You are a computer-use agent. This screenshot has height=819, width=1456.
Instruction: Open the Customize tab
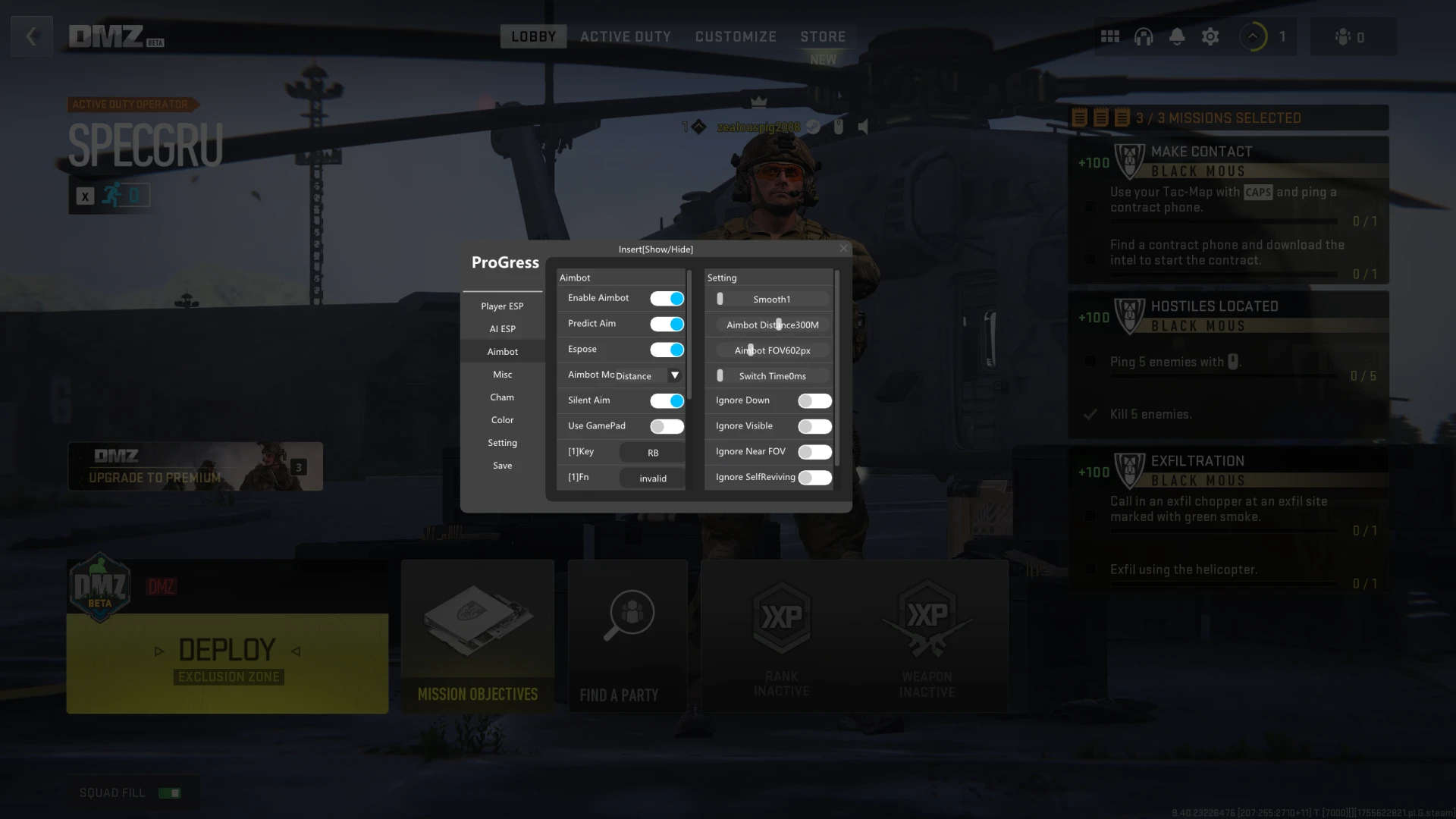[x=736, y=36]
